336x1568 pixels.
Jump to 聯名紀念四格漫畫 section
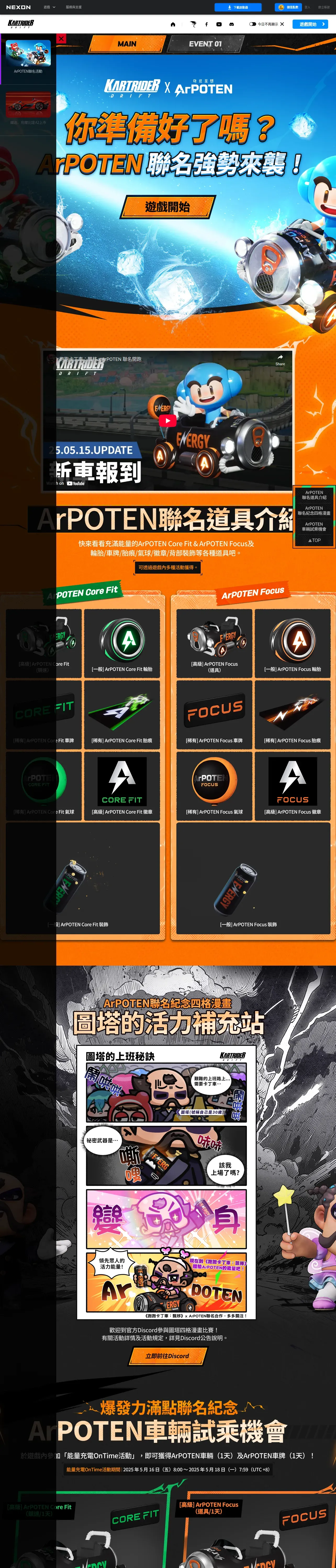[x=314, y=510]
